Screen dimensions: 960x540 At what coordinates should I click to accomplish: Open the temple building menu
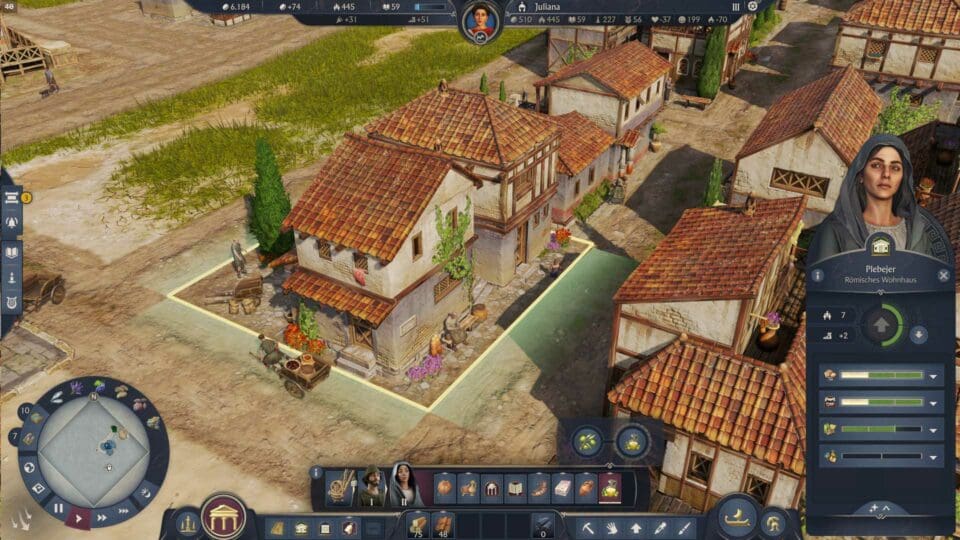(223, 517)
